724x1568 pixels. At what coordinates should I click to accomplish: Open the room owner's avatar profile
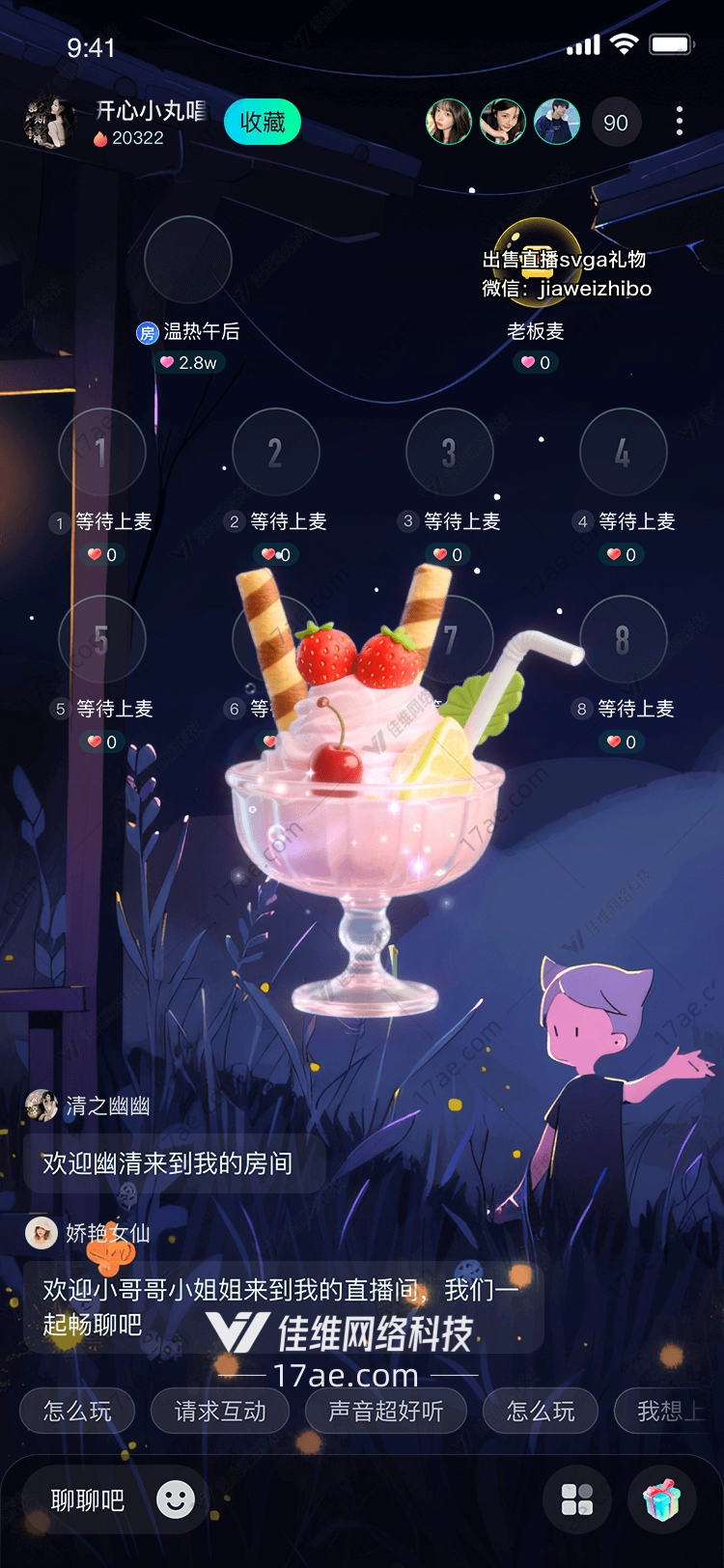49,123
